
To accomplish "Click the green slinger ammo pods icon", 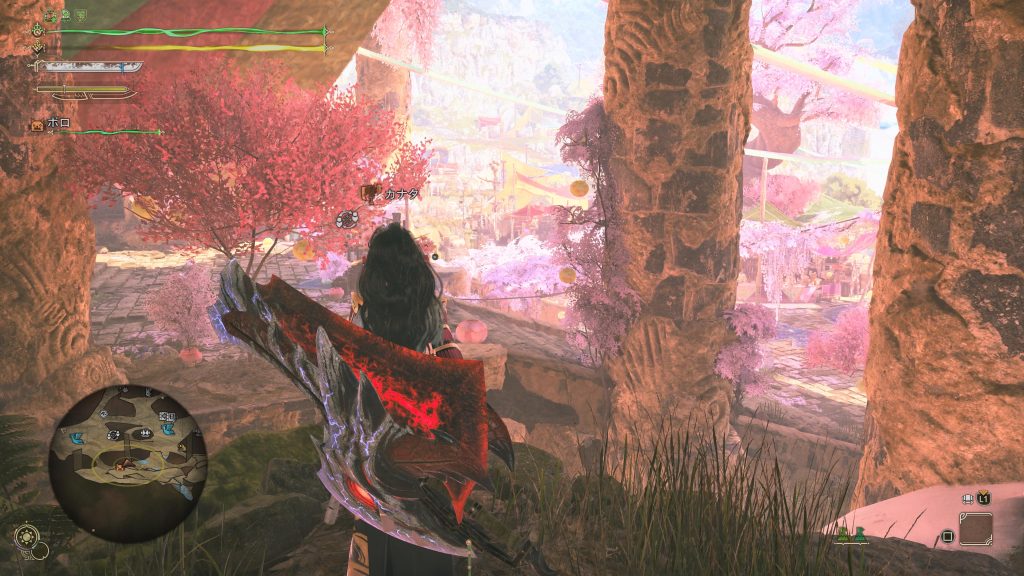I will [850, 536].
